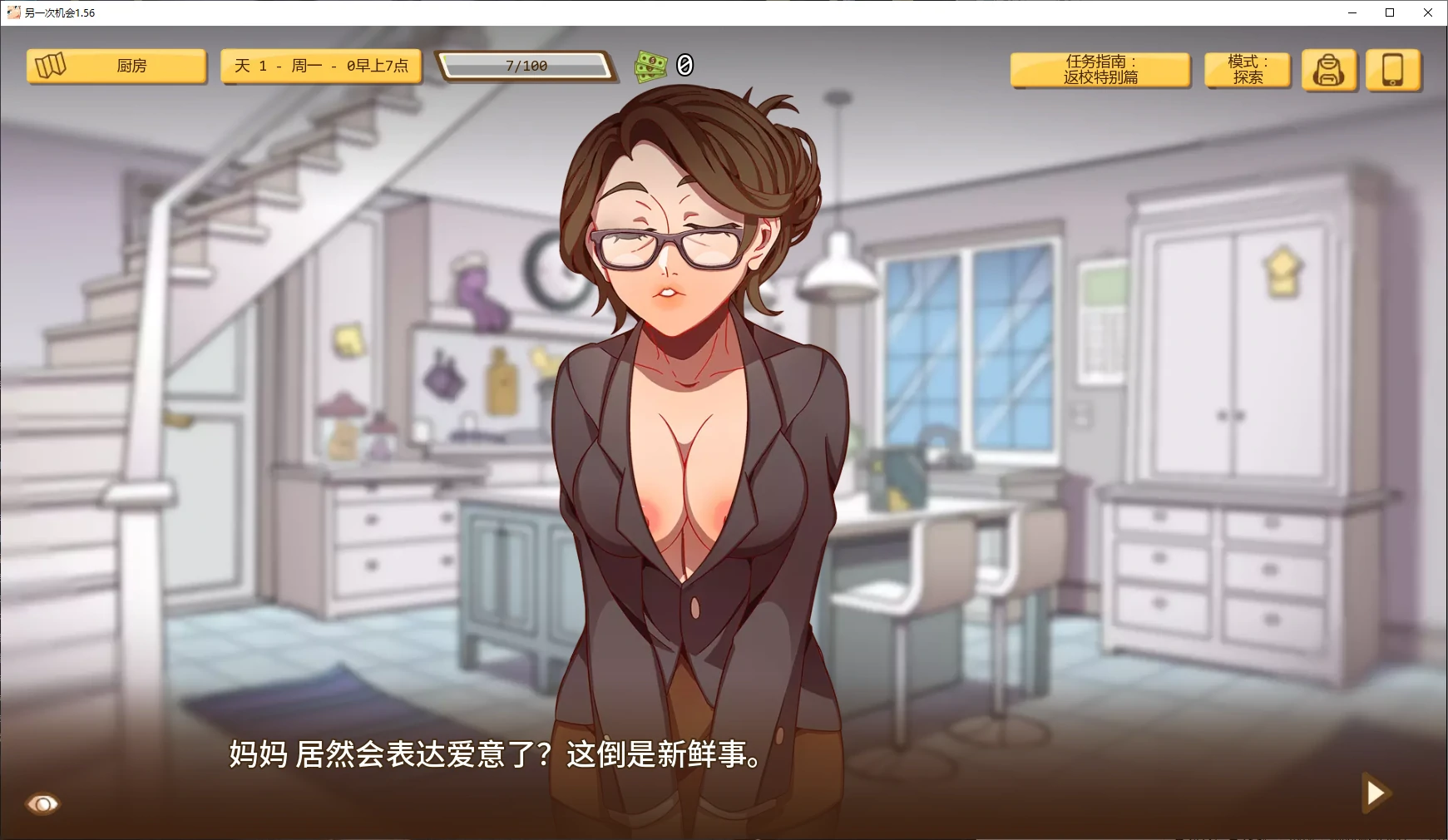Select the 另一次机会1.56 title bar
This screenshot has width=1448, height=840.
click(61, 12)
